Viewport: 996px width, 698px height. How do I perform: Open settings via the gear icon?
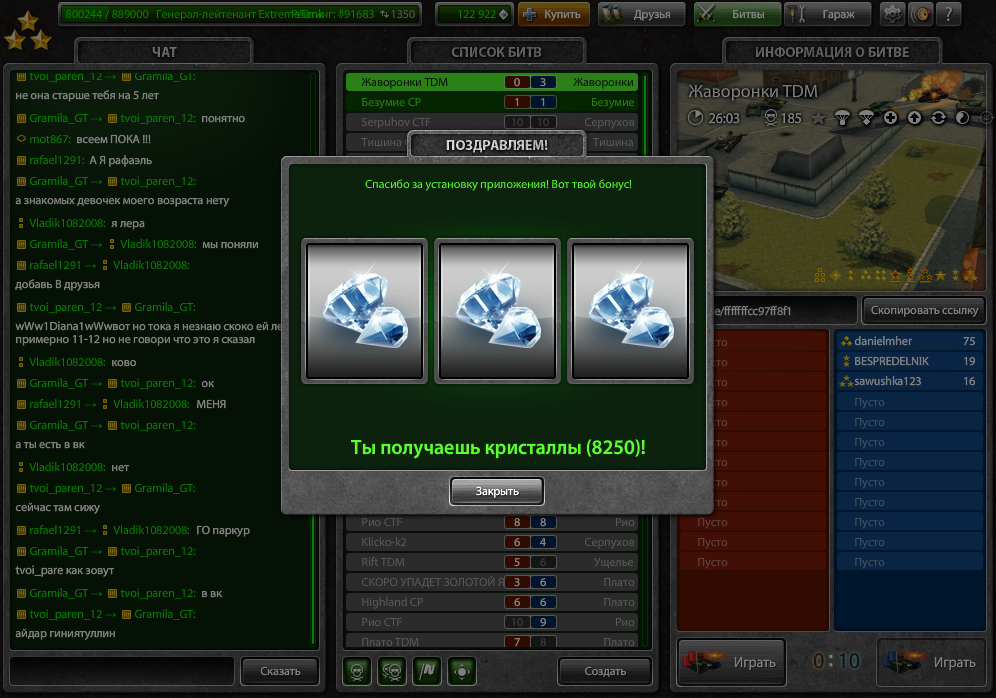(891, 14)
